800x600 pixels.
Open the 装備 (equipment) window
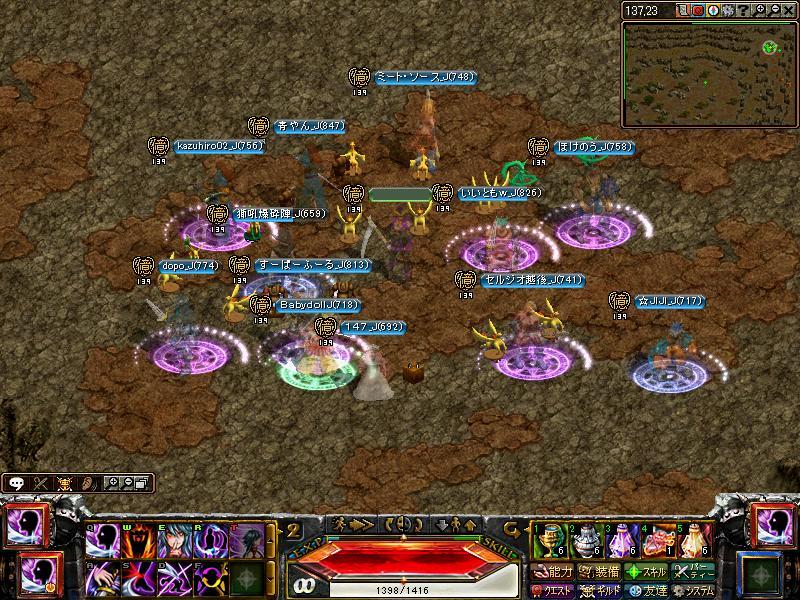(598, 572)
